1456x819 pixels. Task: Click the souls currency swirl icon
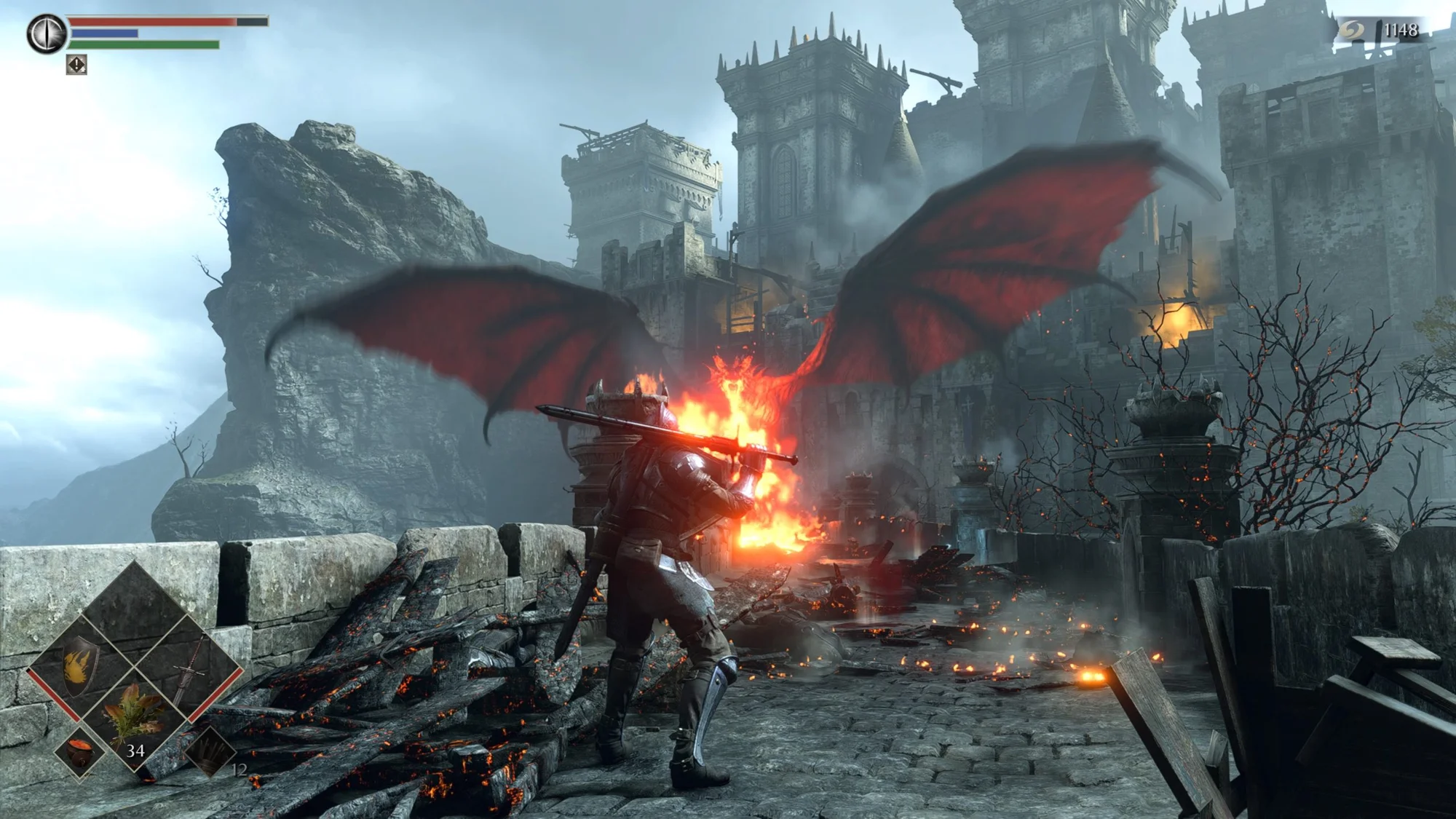[1352, 30]
